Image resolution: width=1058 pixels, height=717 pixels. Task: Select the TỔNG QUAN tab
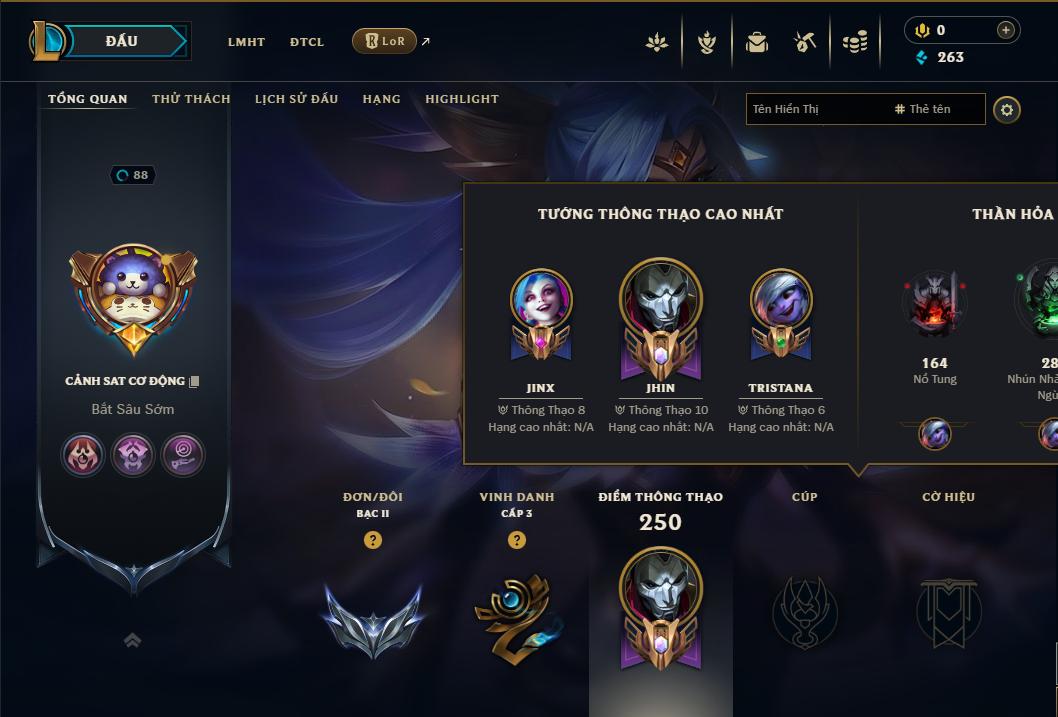point(88,99)
